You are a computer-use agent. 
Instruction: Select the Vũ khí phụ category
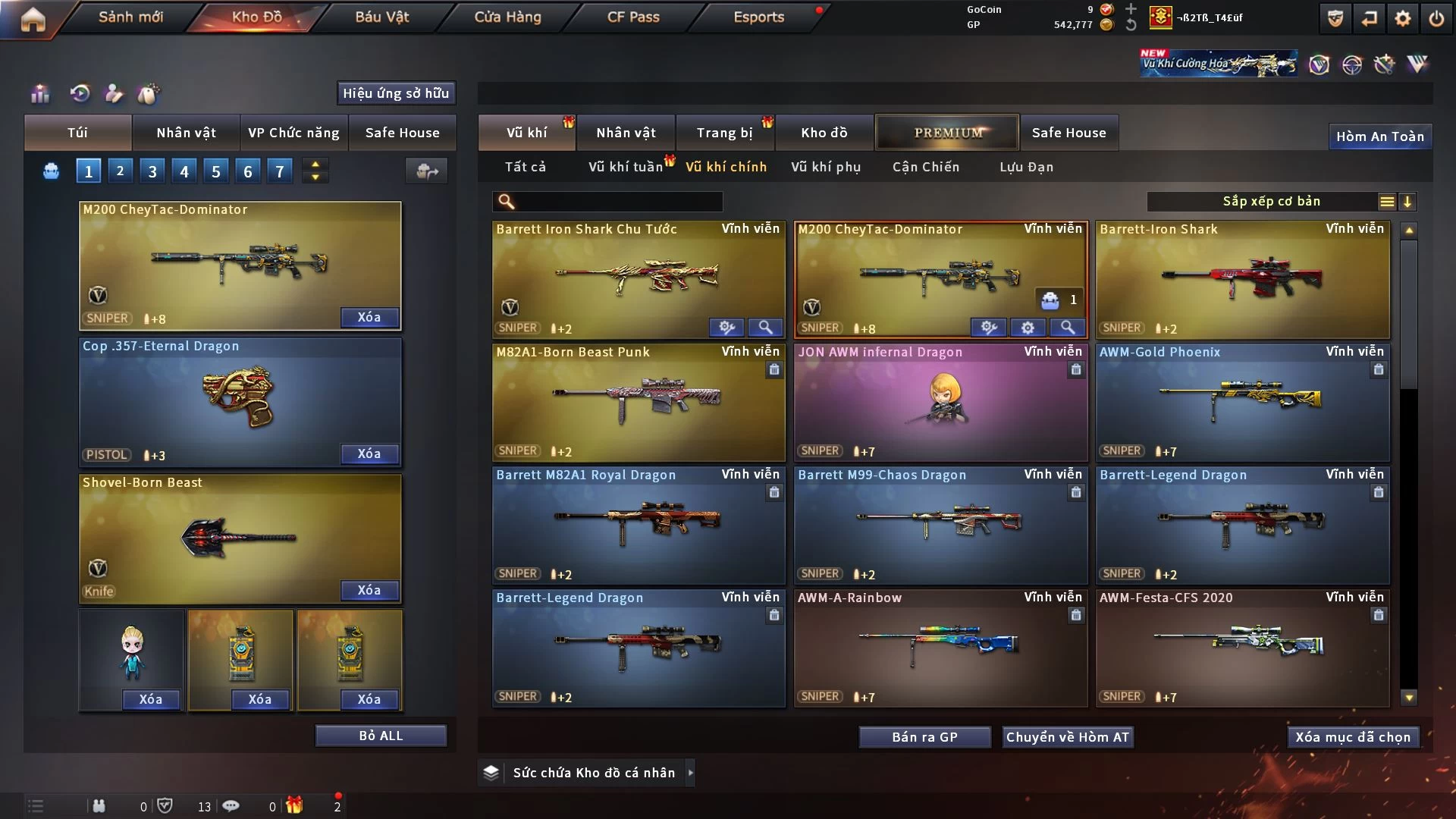826,167
